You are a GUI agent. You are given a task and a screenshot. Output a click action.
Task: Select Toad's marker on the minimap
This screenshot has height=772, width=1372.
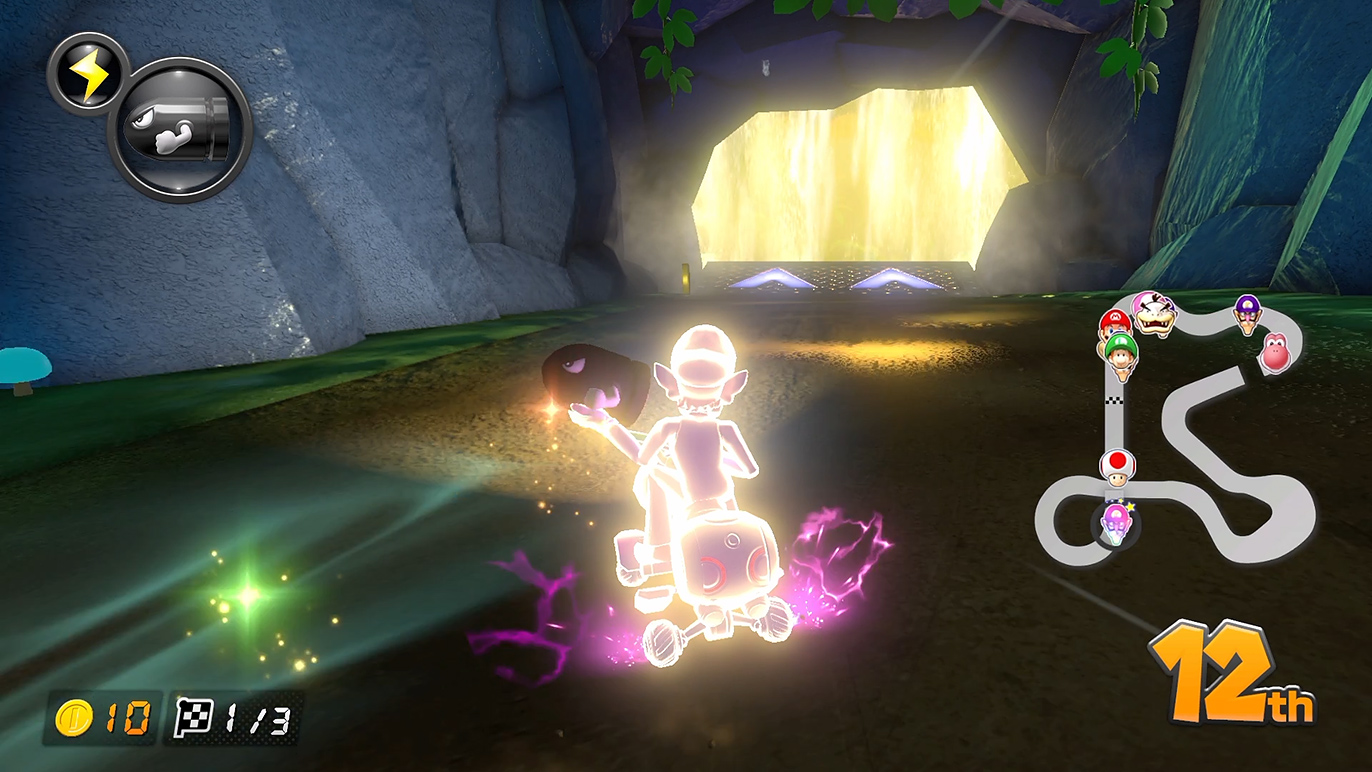(x=1117, y=467)
